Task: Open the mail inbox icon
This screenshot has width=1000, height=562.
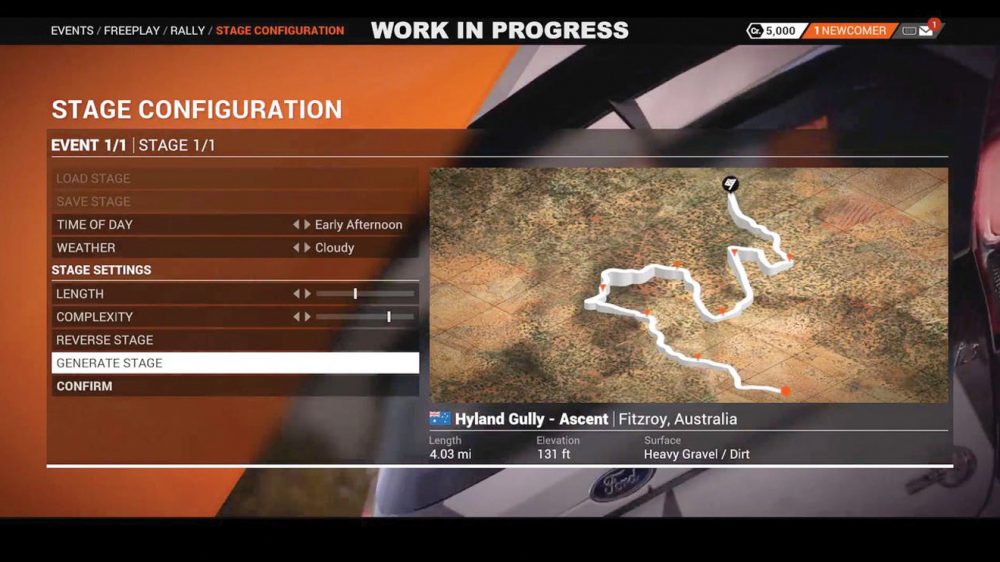Action: point(925,31)
